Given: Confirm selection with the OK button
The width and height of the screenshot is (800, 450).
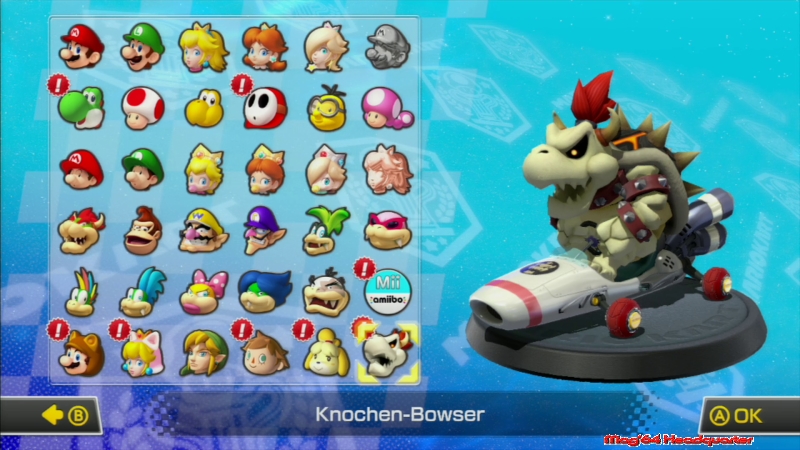Looking at the screenshot, I should pyautogui.click(x=739, y=414).
